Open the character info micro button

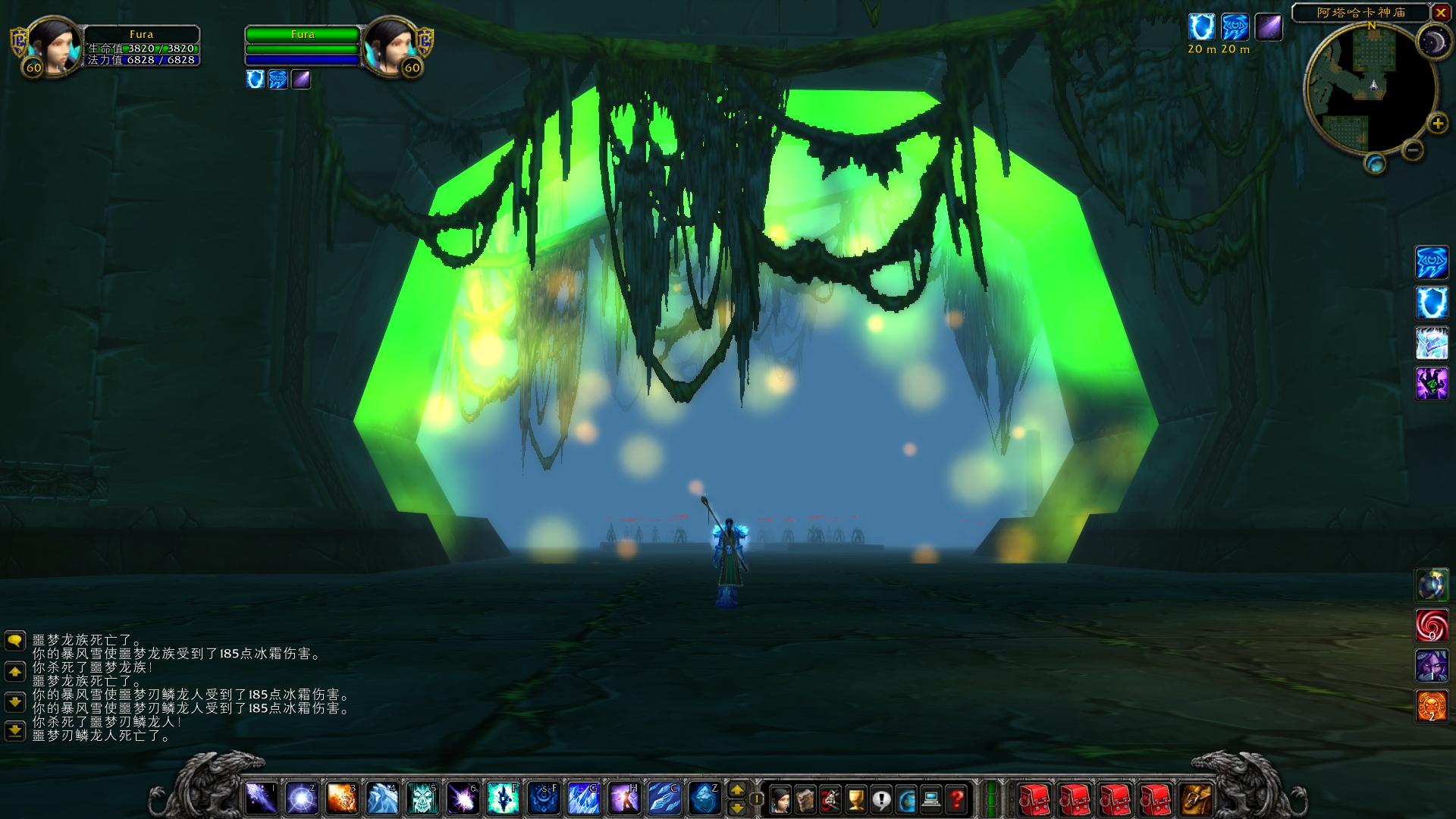(780, 799)
